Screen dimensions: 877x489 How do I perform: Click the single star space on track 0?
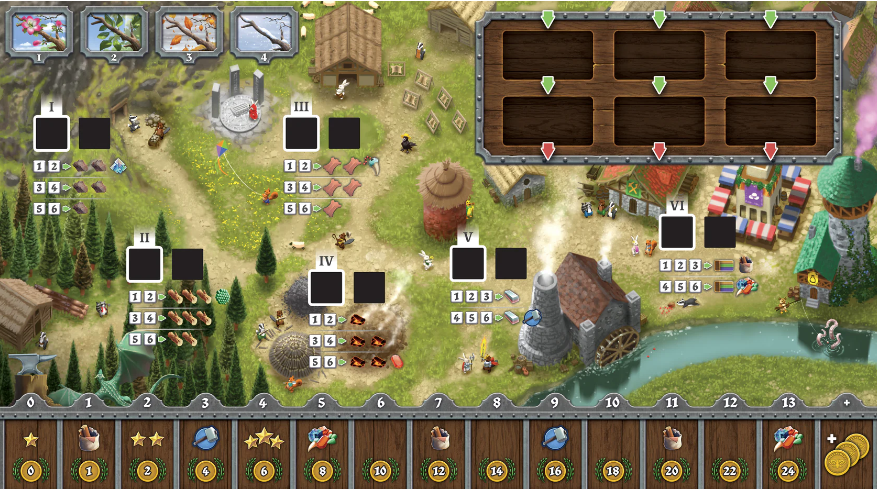pos(30,448)
